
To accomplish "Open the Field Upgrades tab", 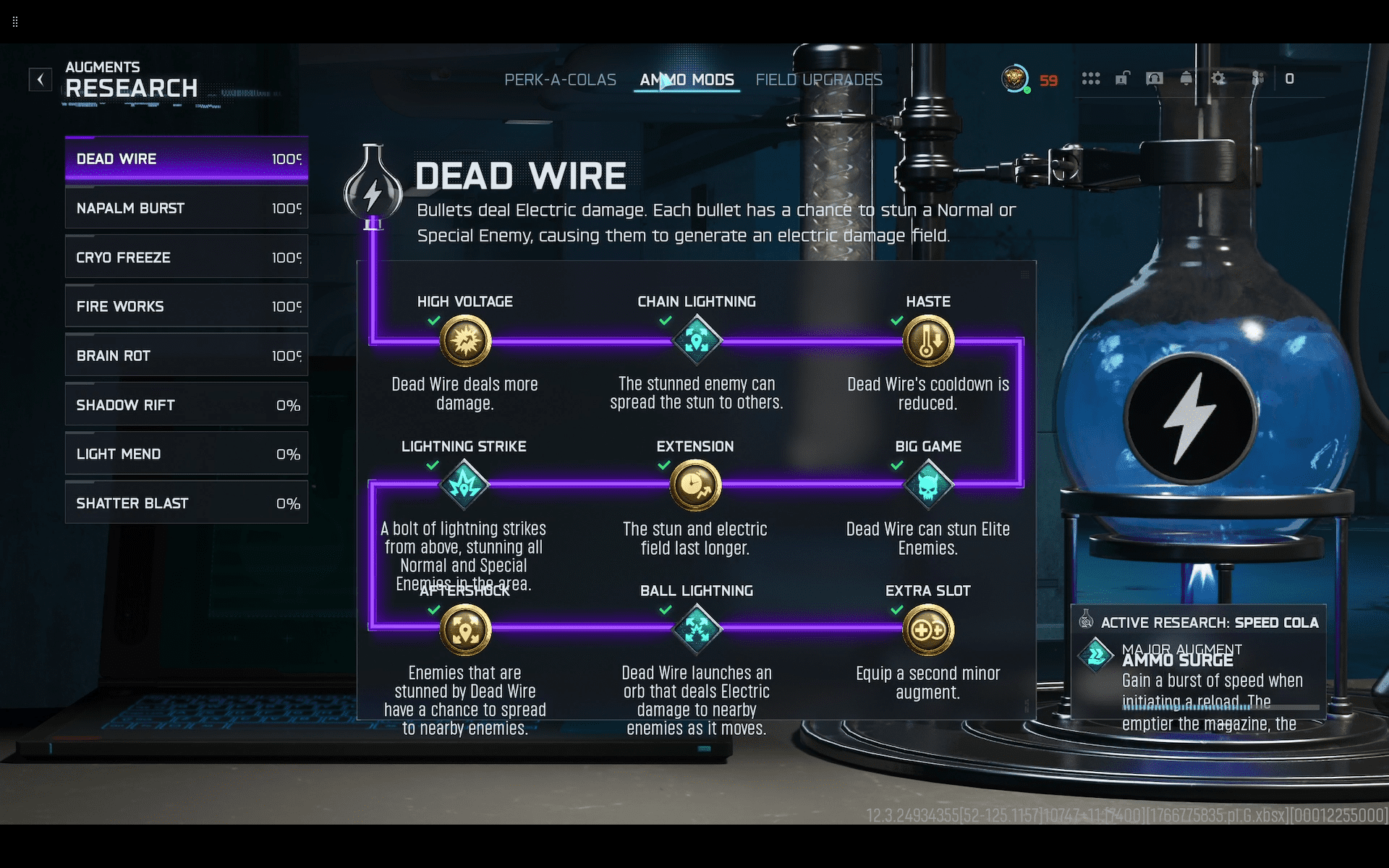I will tap(818, 80).
